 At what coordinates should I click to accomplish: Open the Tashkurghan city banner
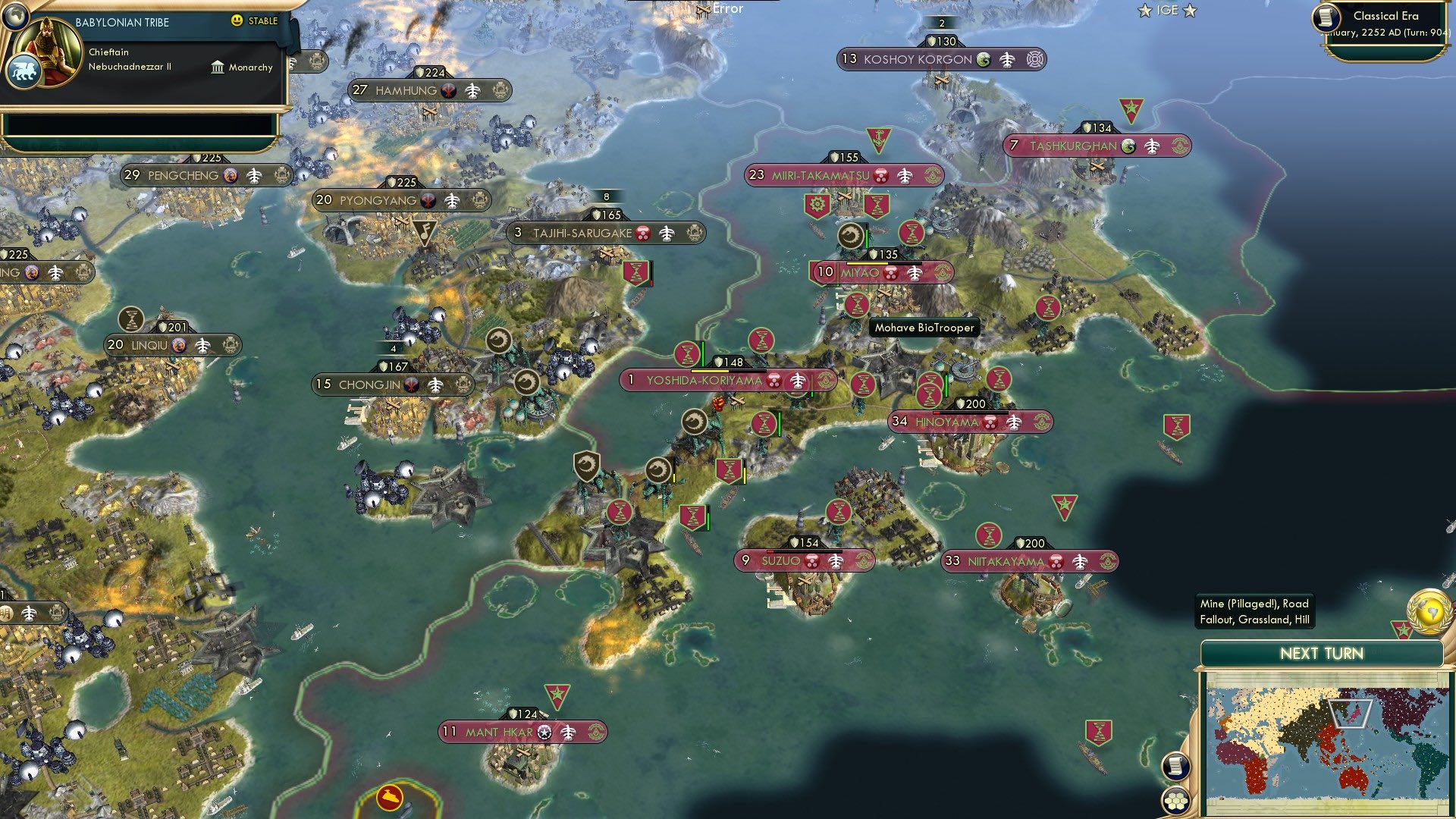click(1072, 146)
